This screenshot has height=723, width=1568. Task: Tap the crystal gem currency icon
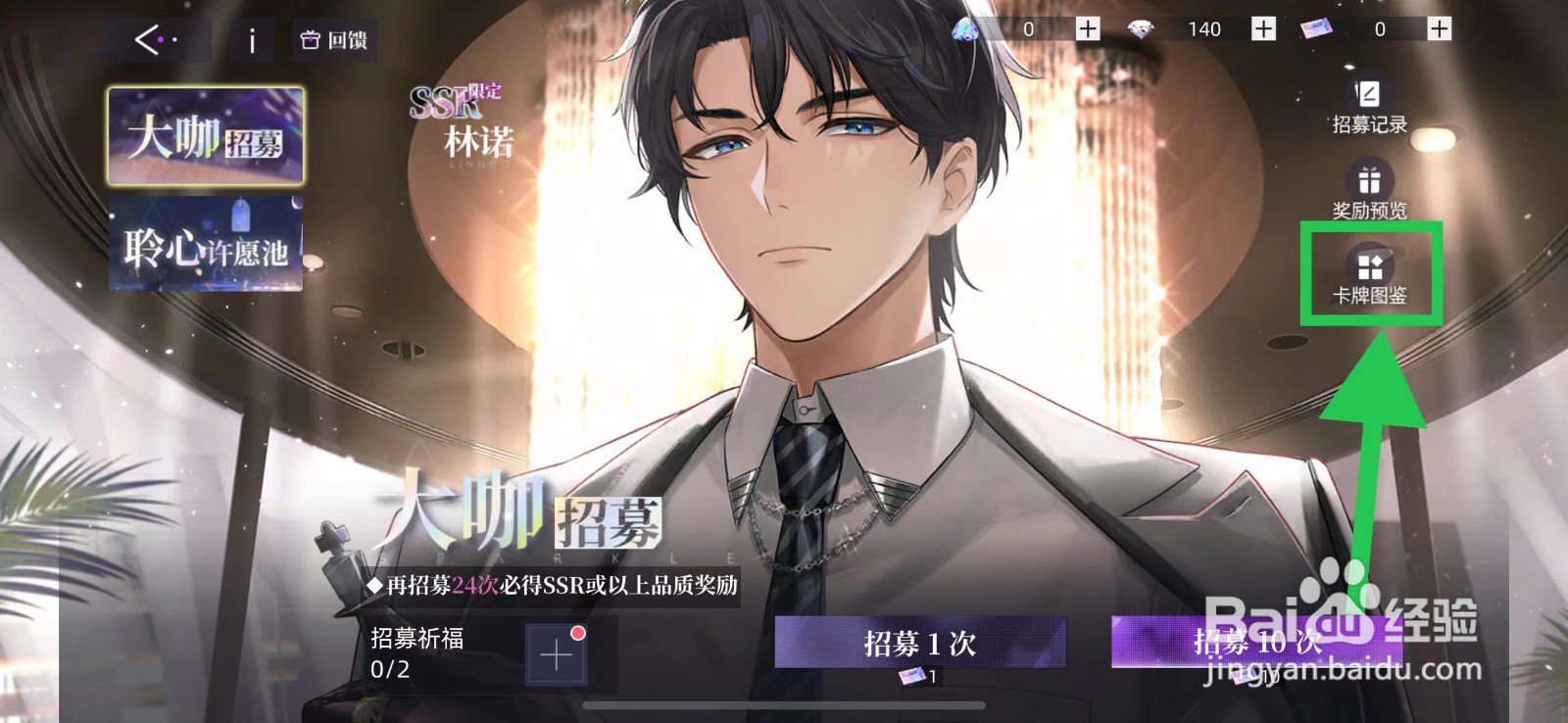(963, 30)
